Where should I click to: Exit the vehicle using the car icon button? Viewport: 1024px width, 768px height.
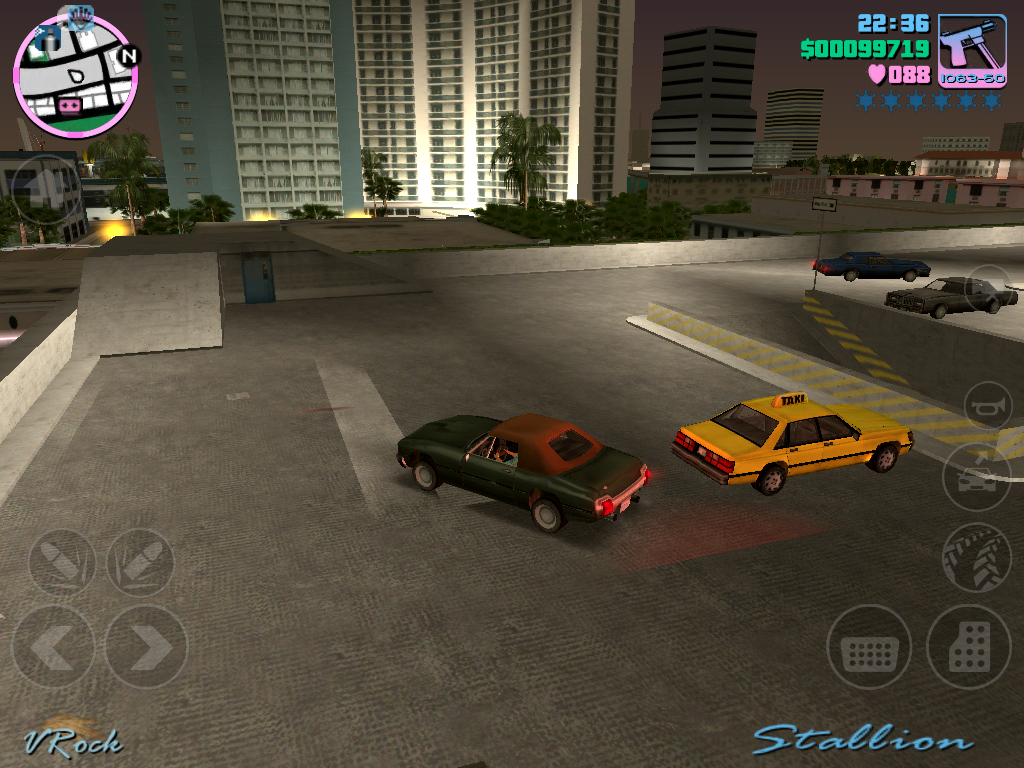click(x=976, y=477)
